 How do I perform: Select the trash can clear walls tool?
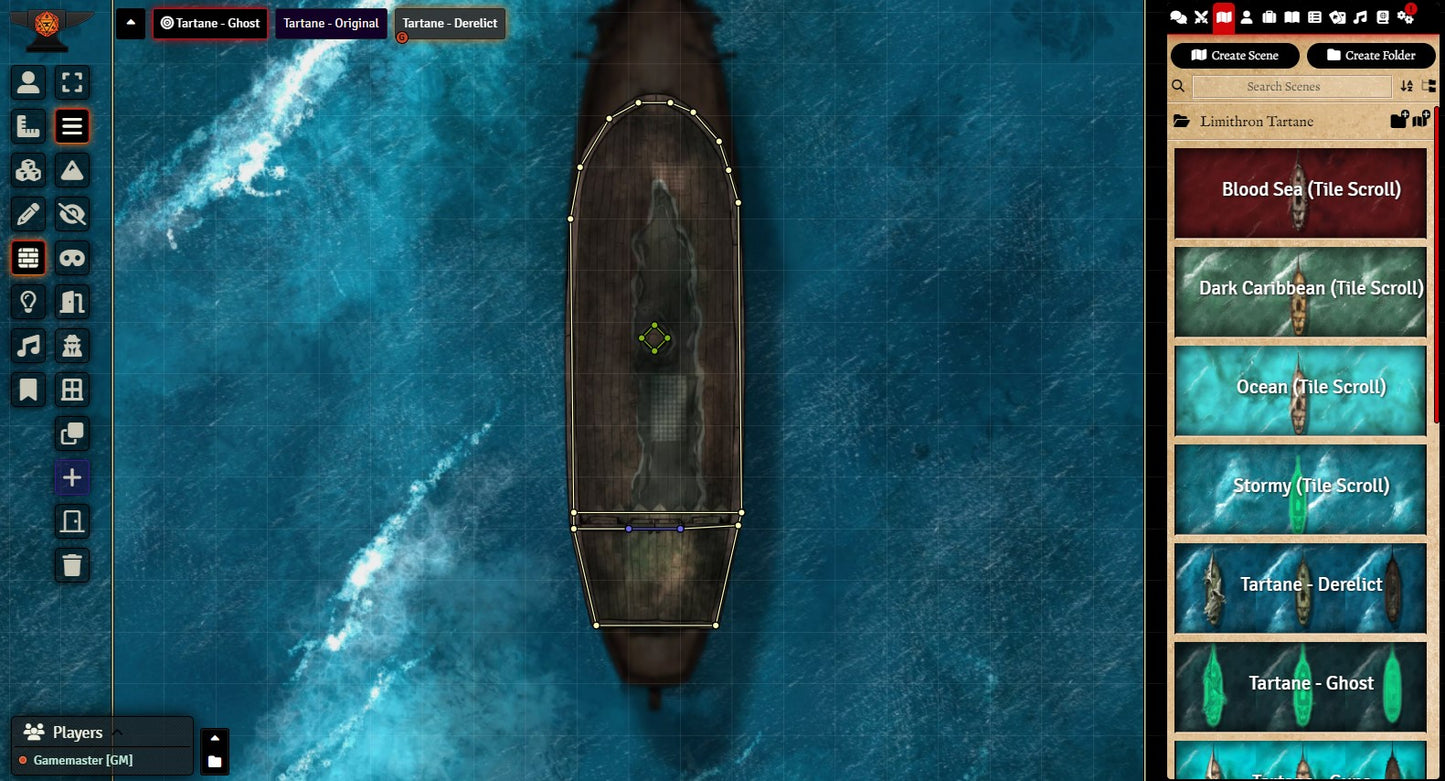(x=72, y=565)
